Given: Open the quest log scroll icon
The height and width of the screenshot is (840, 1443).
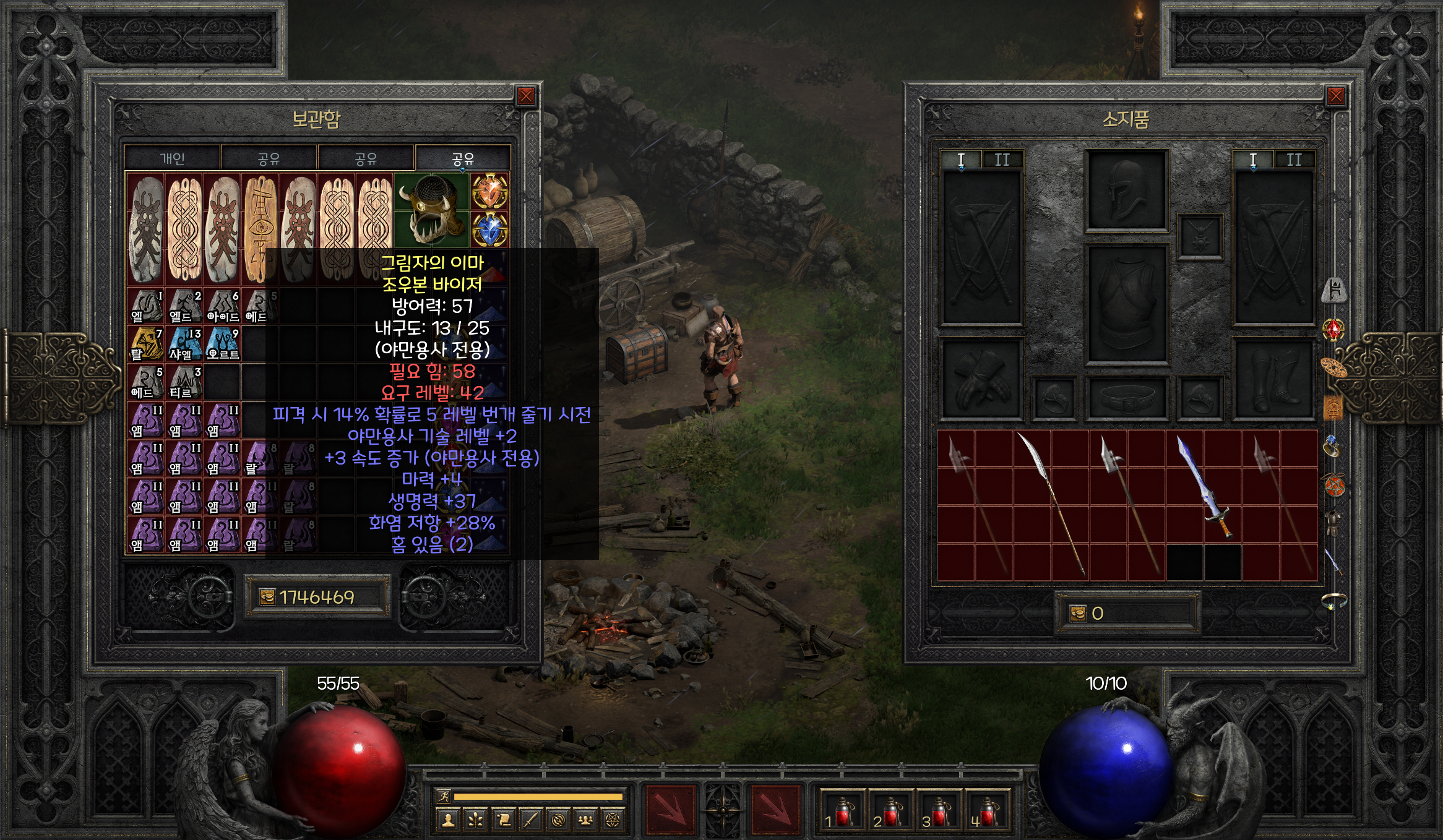Looking at the screenshot, I should pyautogui.click(x=503, y=820).
